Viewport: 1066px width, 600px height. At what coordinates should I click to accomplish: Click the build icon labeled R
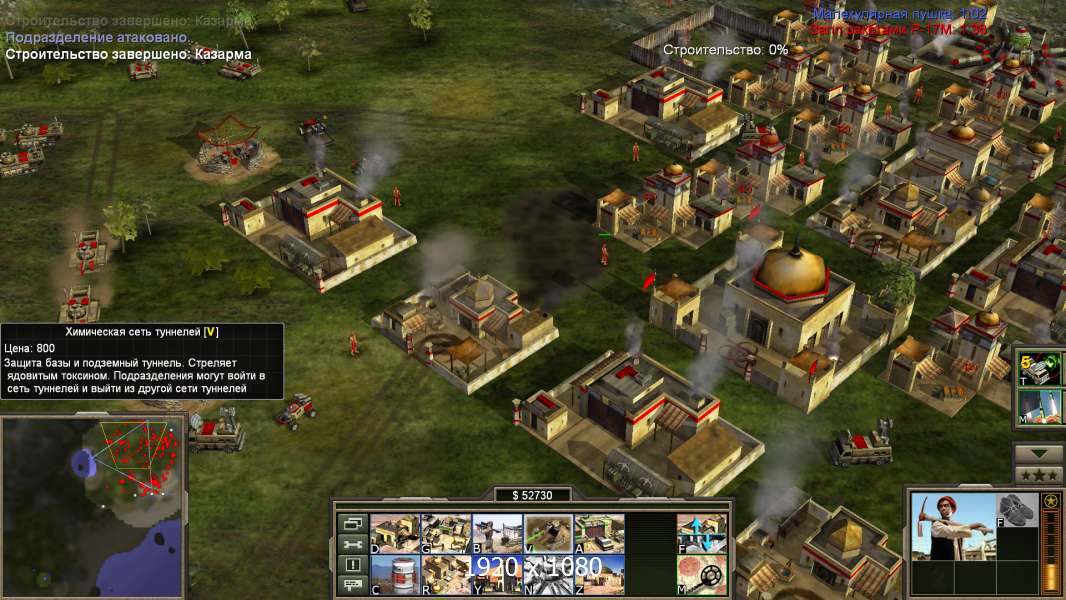click(446, 574)
